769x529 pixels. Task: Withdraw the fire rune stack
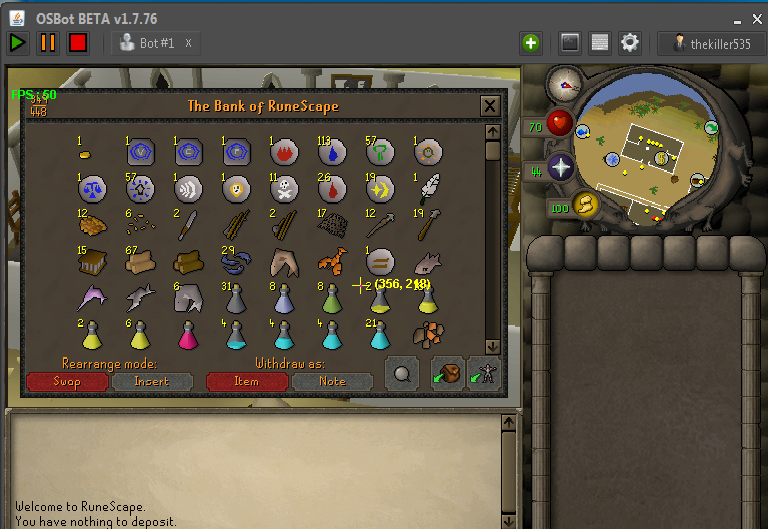click(x=284, y=152)
